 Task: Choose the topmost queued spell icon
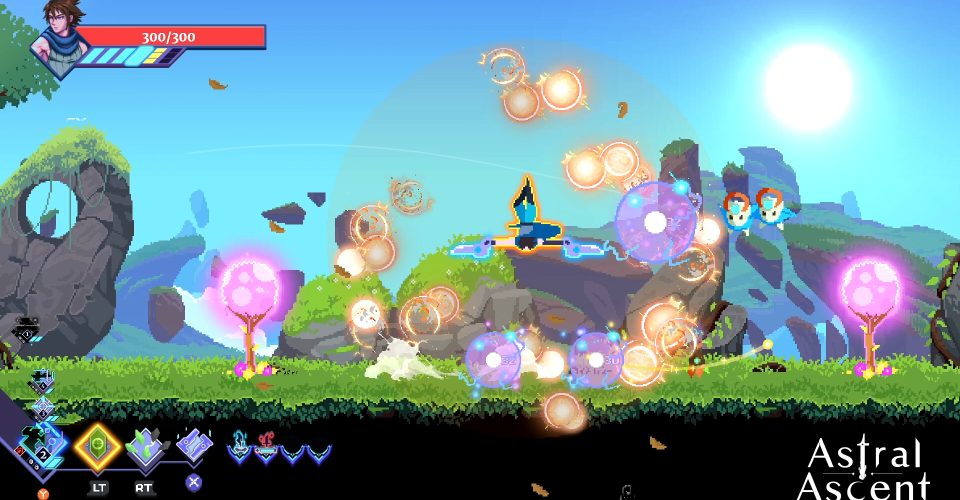click(41, 381)
